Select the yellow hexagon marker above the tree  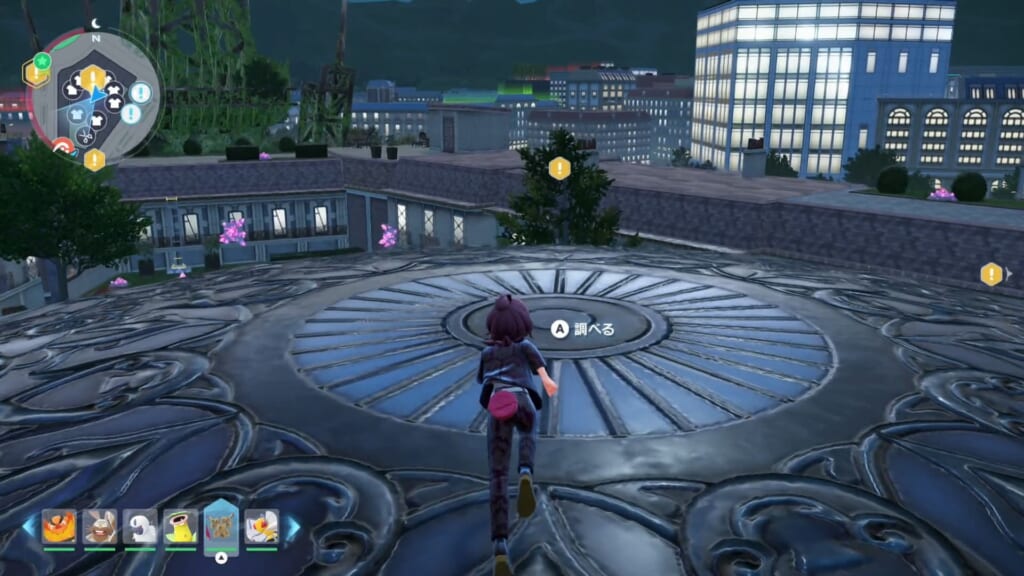[x=559, y=168]
